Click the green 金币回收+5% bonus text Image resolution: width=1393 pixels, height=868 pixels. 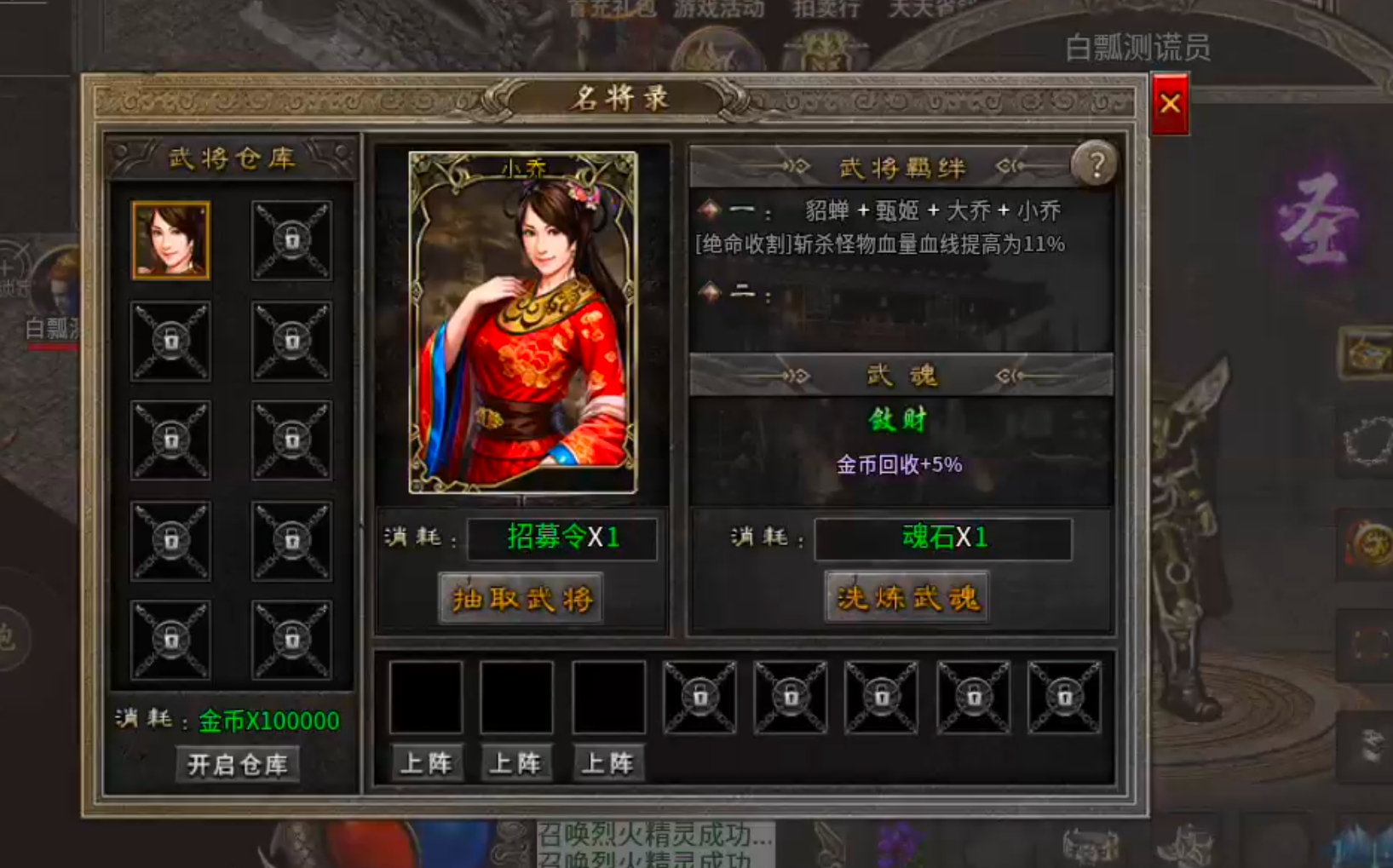899,464
